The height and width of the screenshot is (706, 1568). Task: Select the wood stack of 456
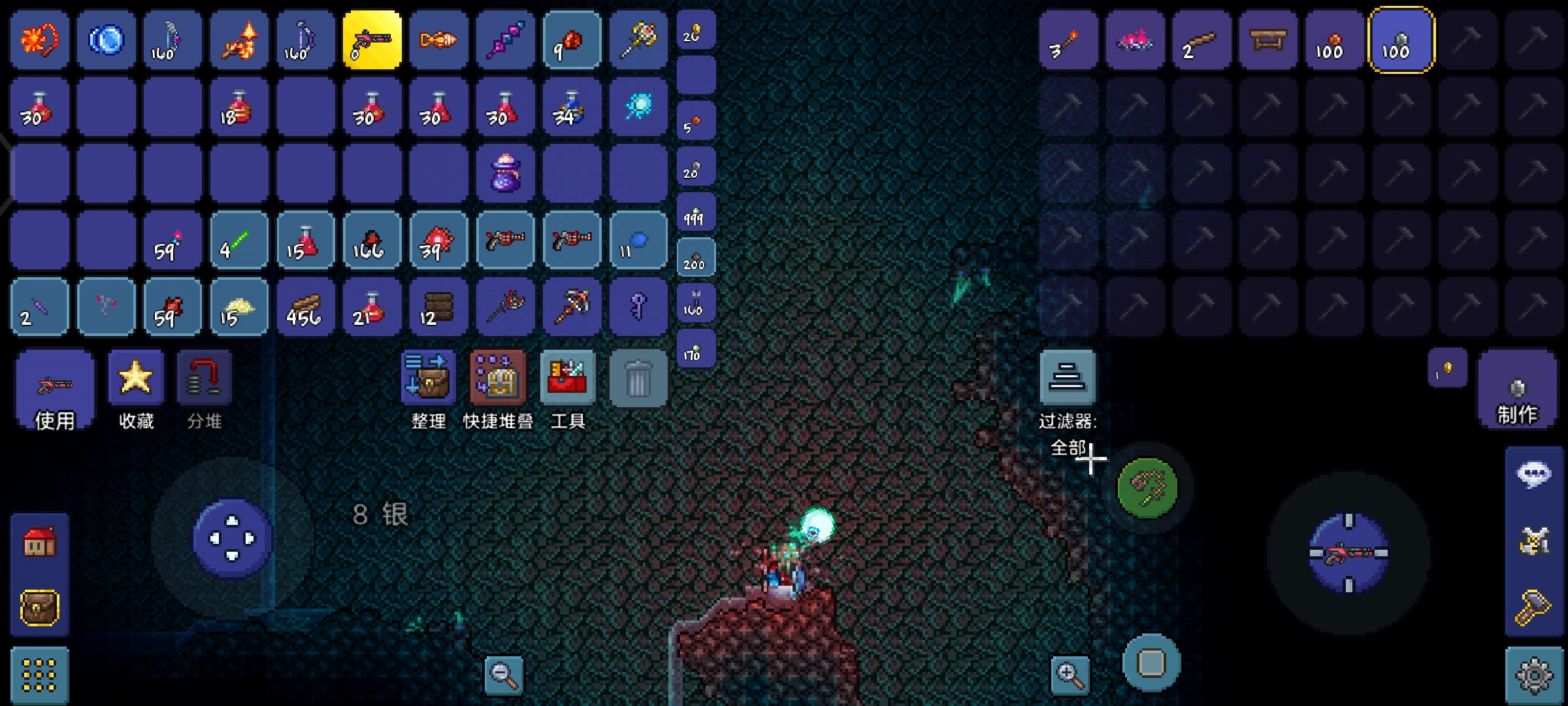click(305, 307)
